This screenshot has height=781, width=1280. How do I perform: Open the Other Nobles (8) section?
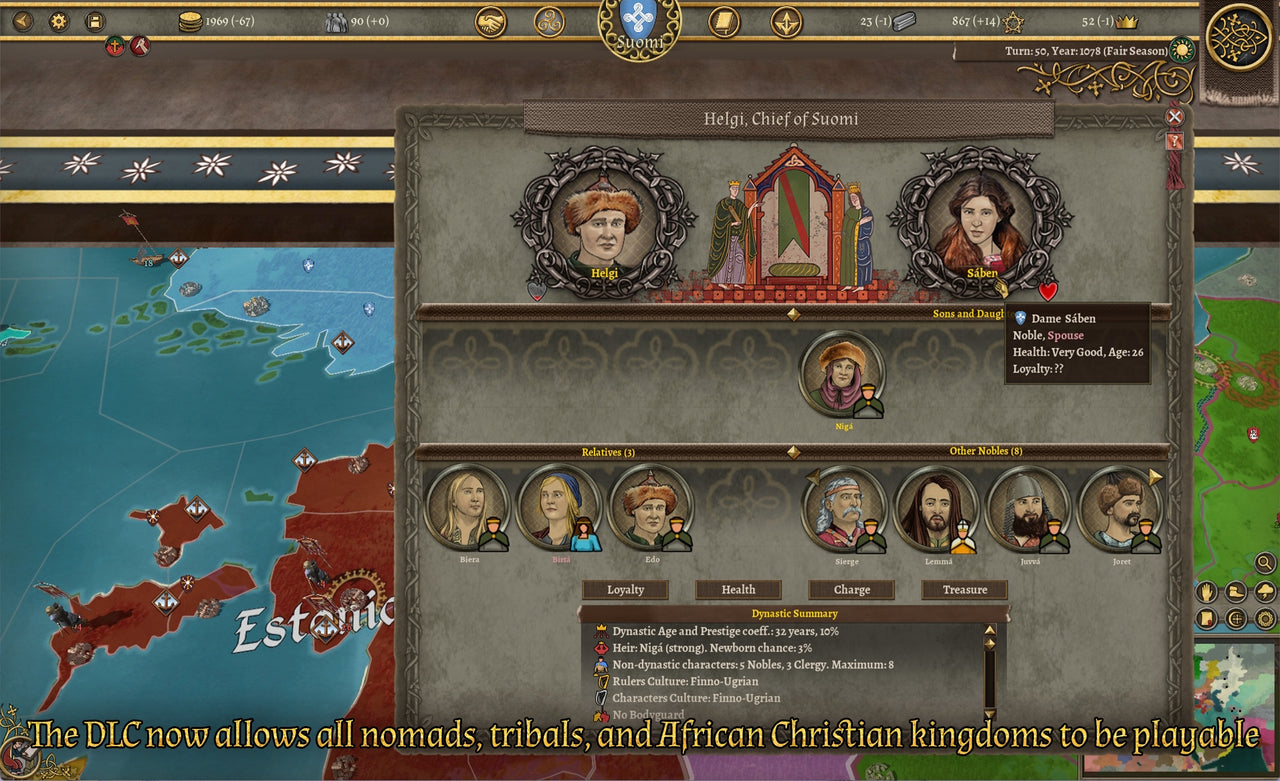pos(987,451)
